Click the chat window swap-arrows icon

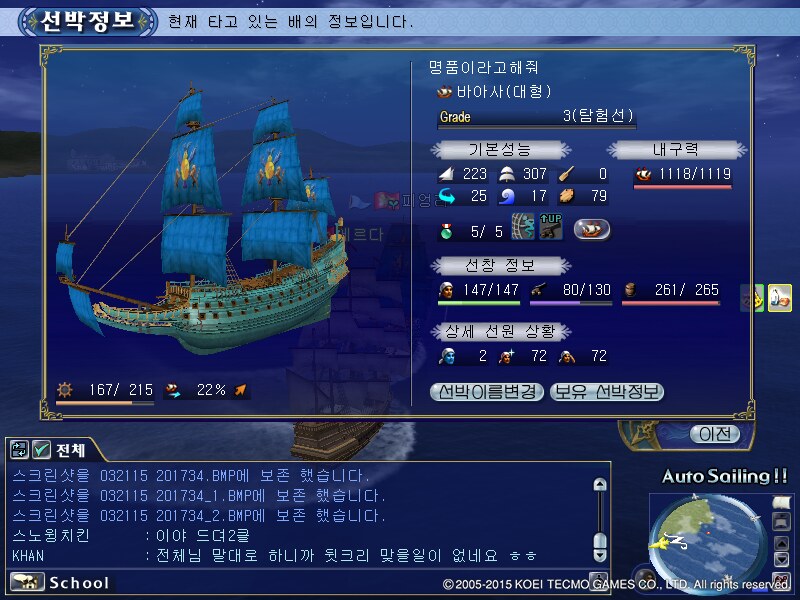tap(19, 450)
